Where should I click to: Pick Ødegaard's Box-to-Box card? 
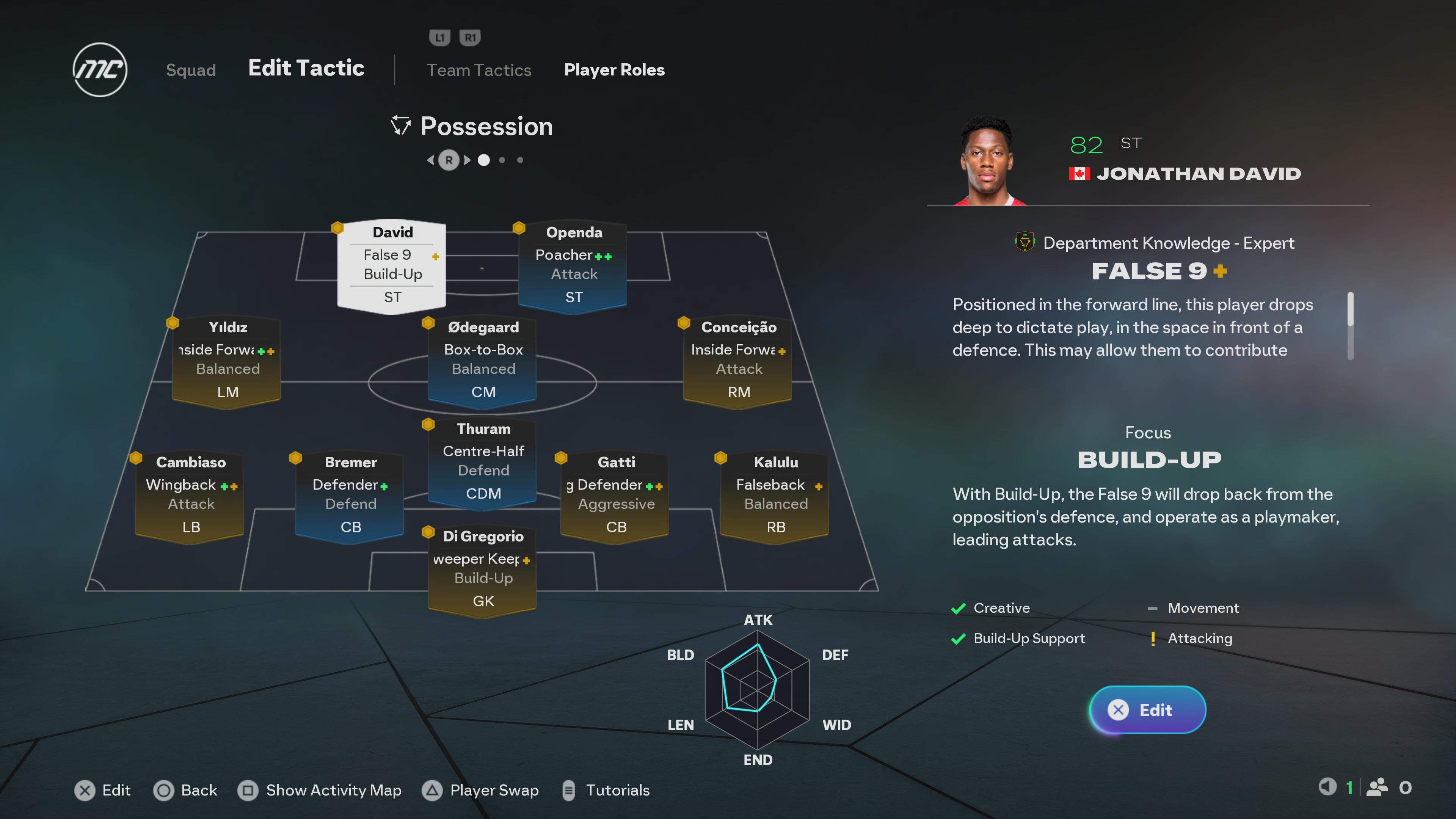tap(483, 359)
